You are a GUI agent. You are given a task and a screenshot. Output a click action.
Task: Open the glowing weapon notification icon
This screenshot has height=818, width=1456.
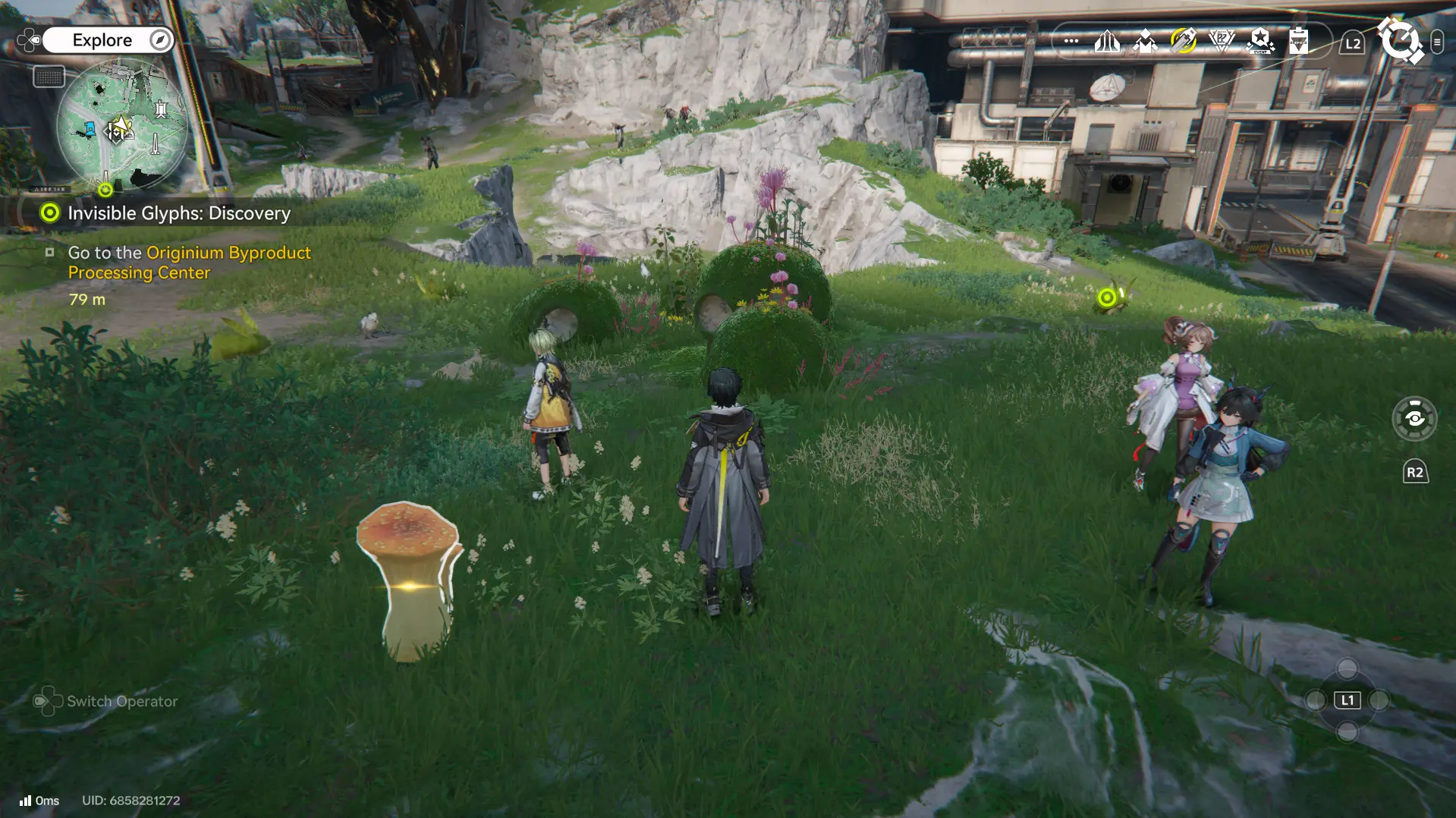point(1184,42)
